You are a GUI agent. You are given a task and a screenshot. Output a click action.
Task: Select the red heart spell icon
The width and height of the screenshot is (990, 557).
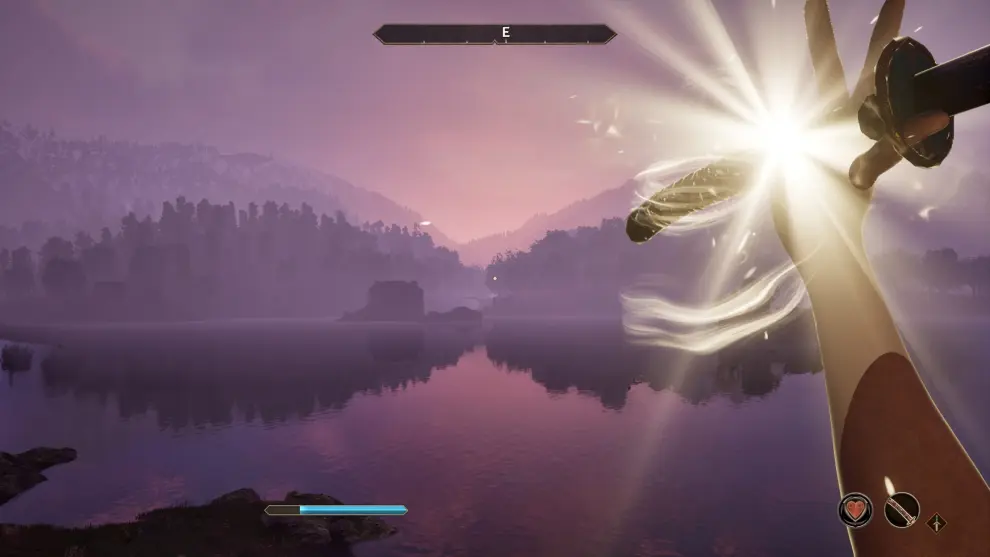tap(855, 510)
